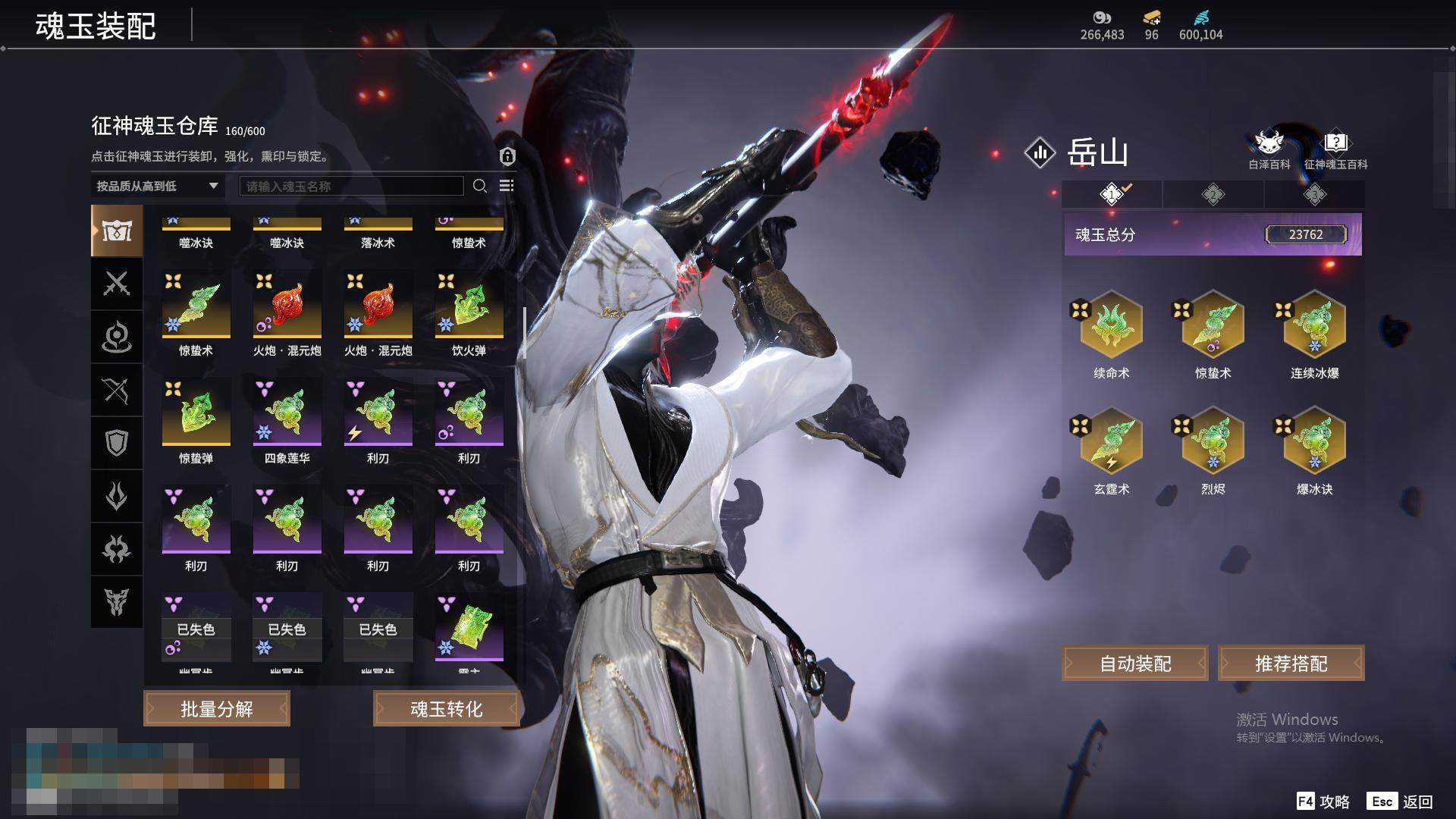Image resolution: width=1456 pixels, height=819 pixels.
Task: Select the 四象莲华 soul jade
Action: pyautogui.click(x=287, y=413)
